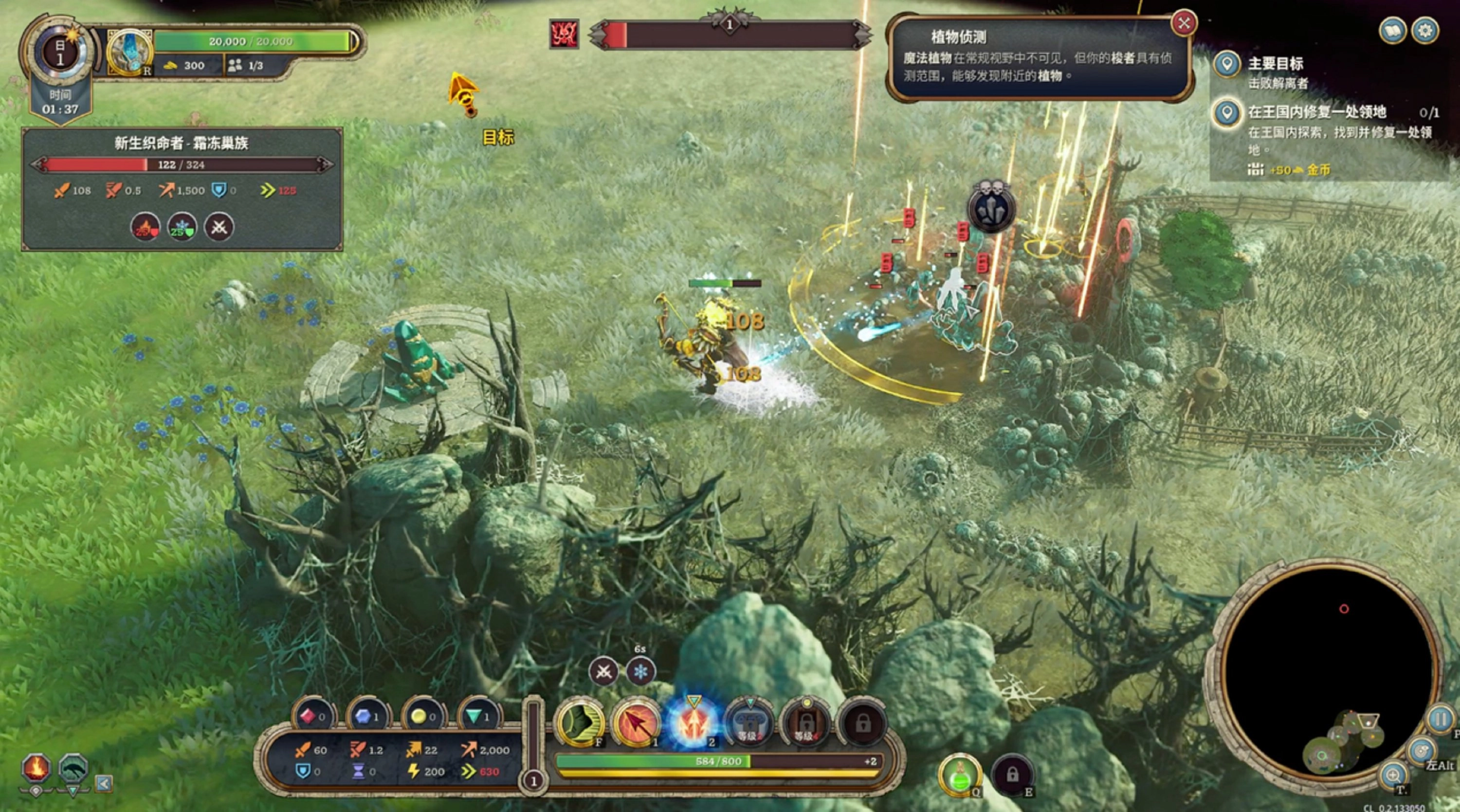Open the codex book icon
The height and width of the screenshot is (812, 1460).
tap(1392, 31)
